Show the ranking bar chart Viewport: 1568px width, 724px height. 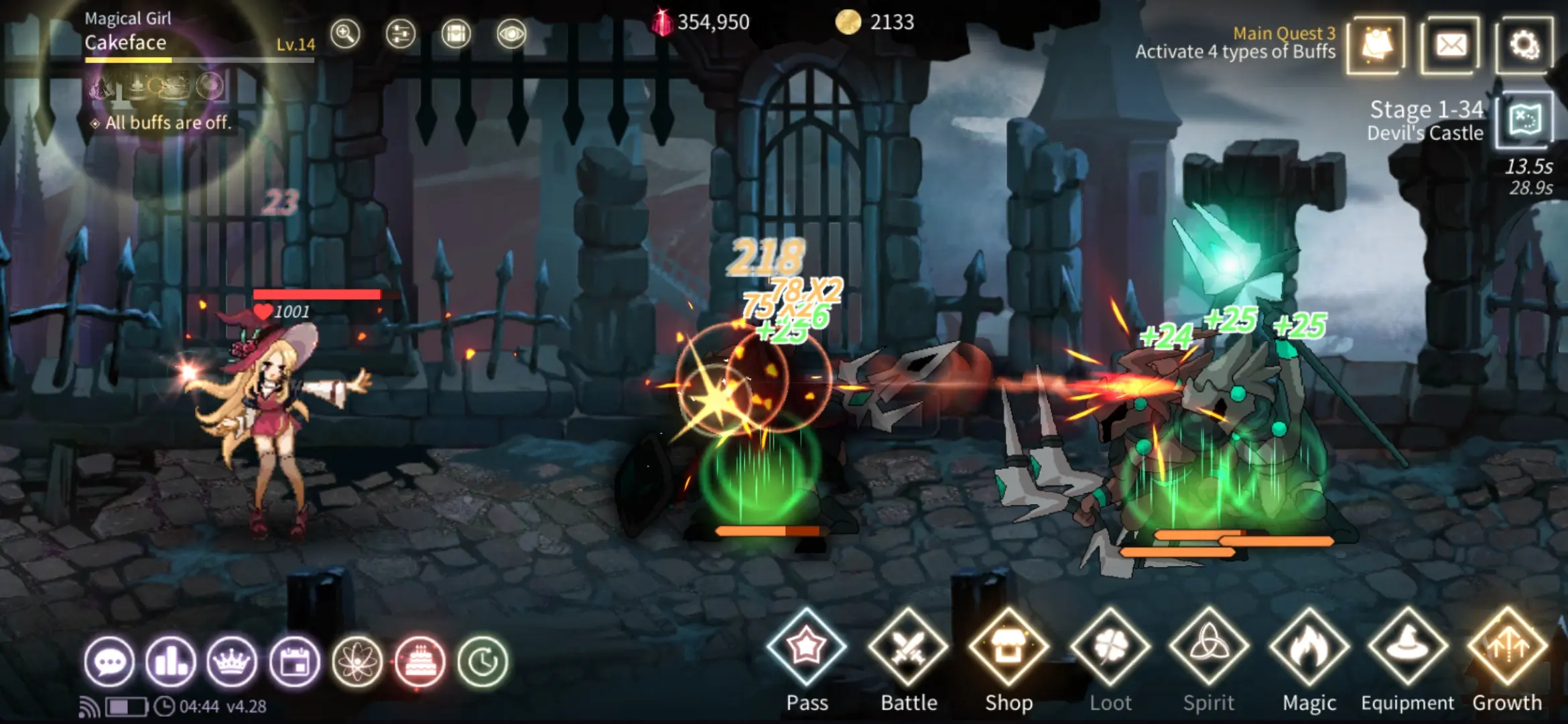(171, 662)
